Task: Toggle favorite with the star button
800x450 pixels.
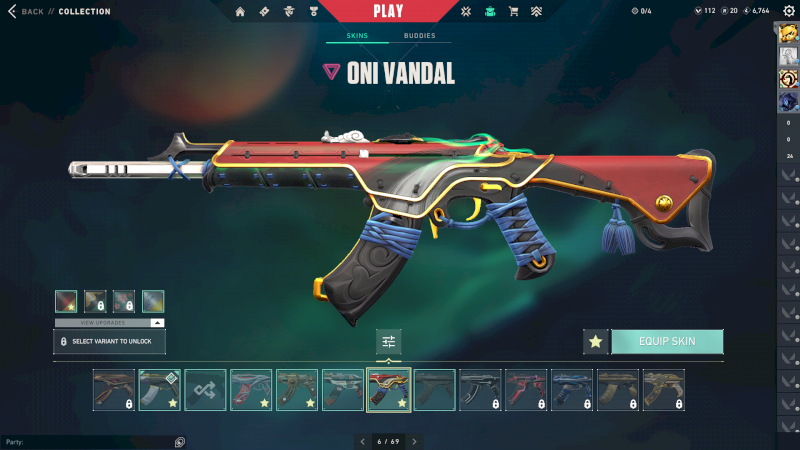Action: [x=596, y=341]
